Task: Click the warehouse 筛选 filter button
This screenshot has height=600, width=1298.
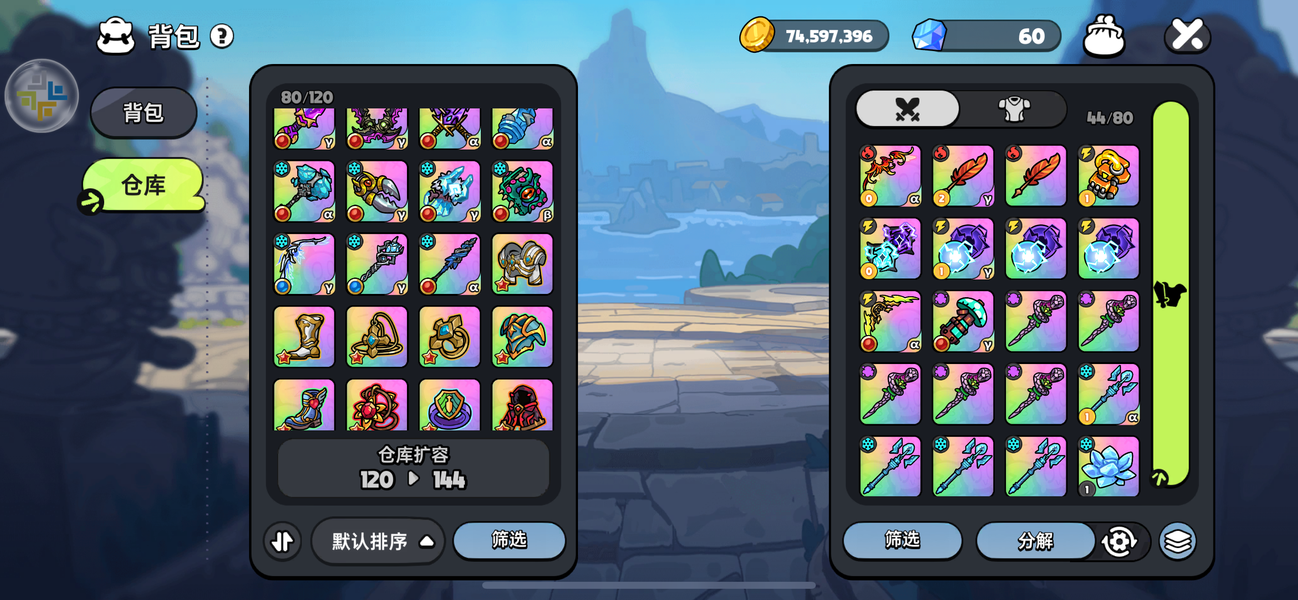Action: (x=509, y=540)
